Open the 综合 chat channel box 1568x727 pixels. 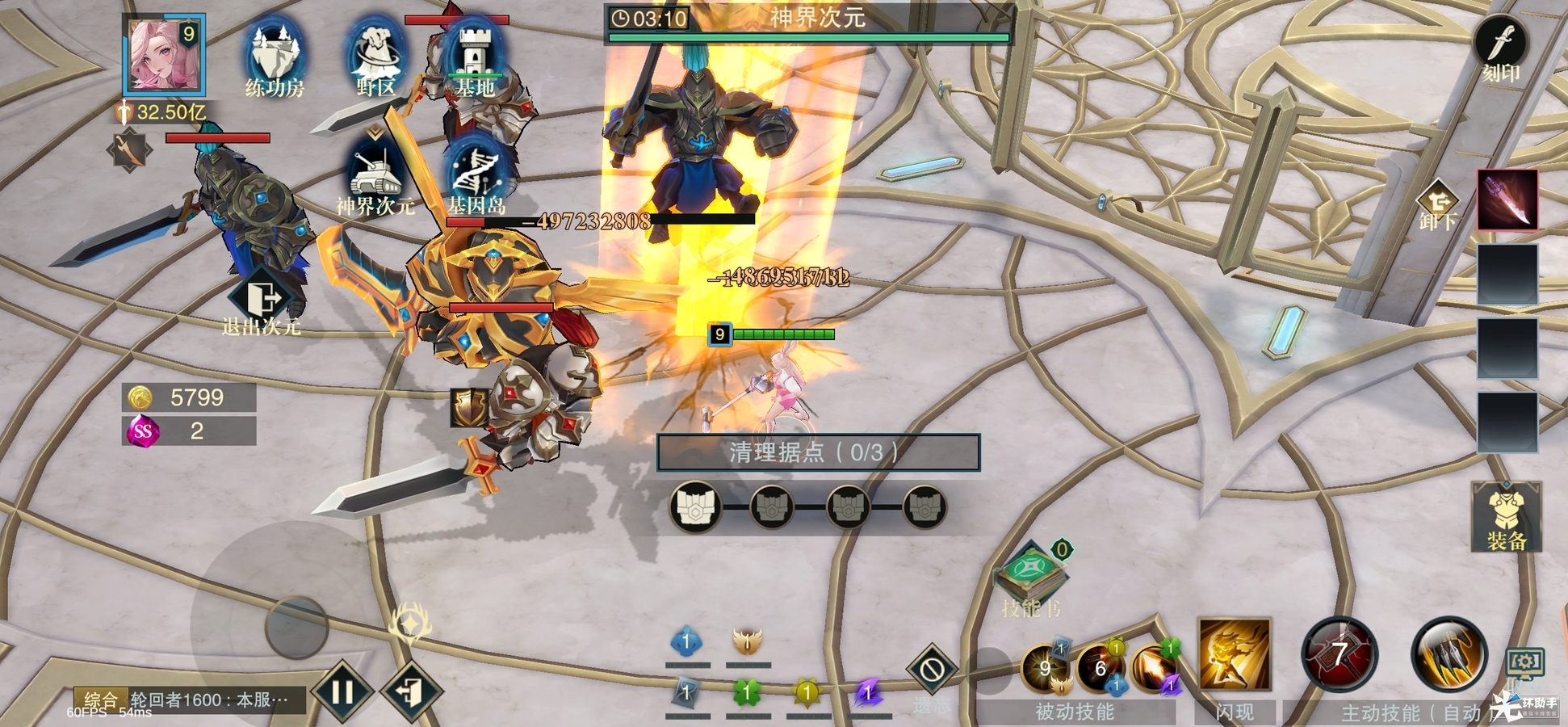point(190,700)
